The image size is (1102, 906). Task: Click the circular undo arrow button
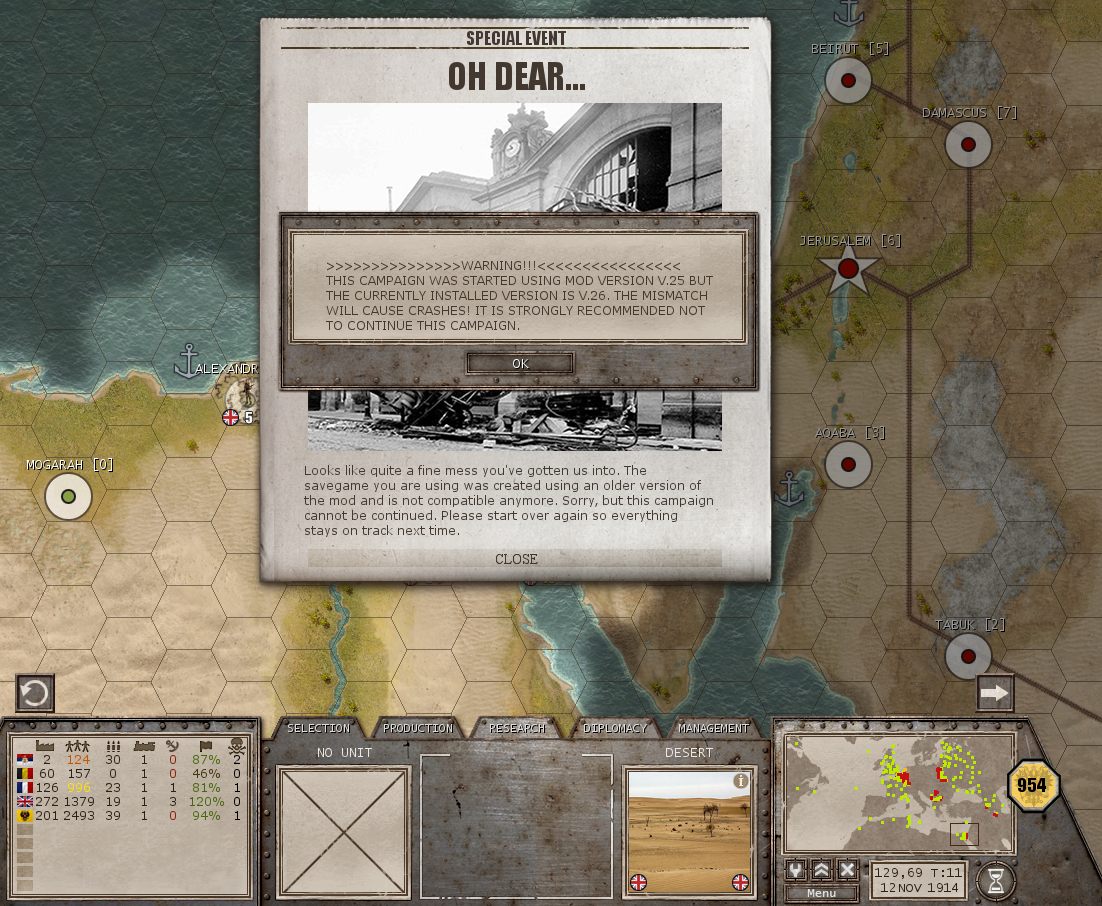pos(35,693)
